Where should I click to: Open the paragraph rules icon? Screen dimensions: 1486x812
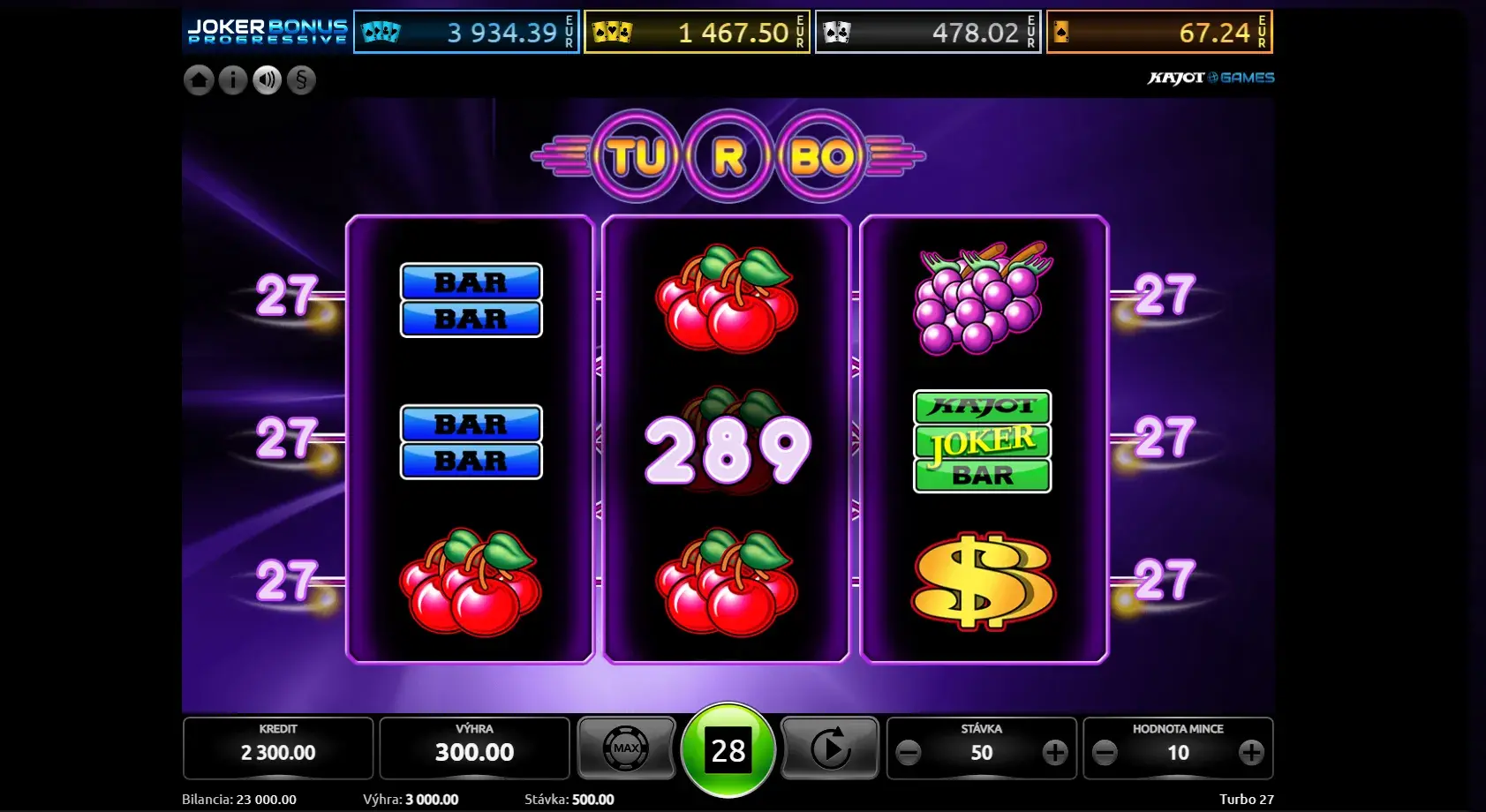tap(301, 80)
